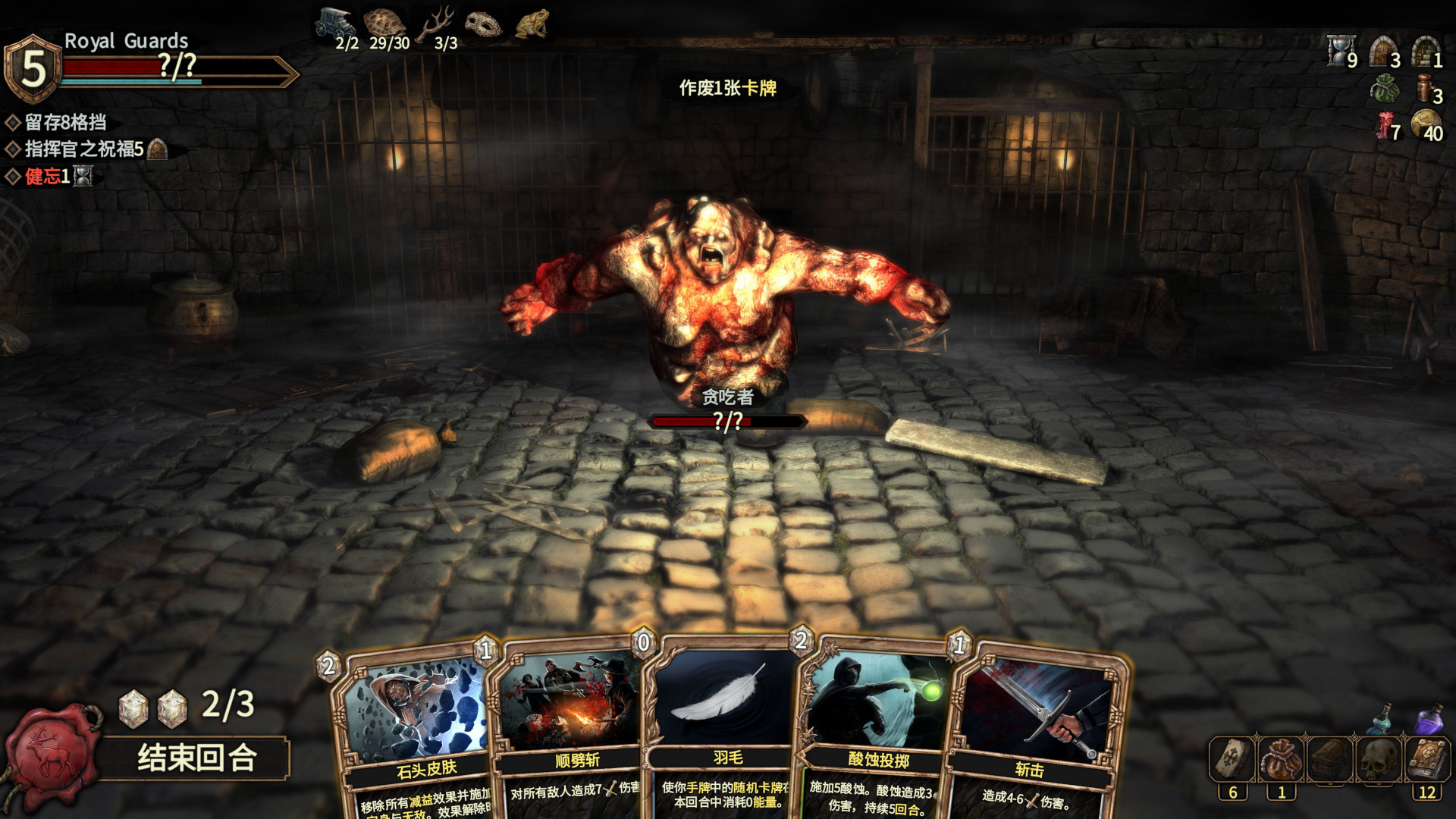
Task: Choose the 斩击 sword card
Action: (1031, 728)
